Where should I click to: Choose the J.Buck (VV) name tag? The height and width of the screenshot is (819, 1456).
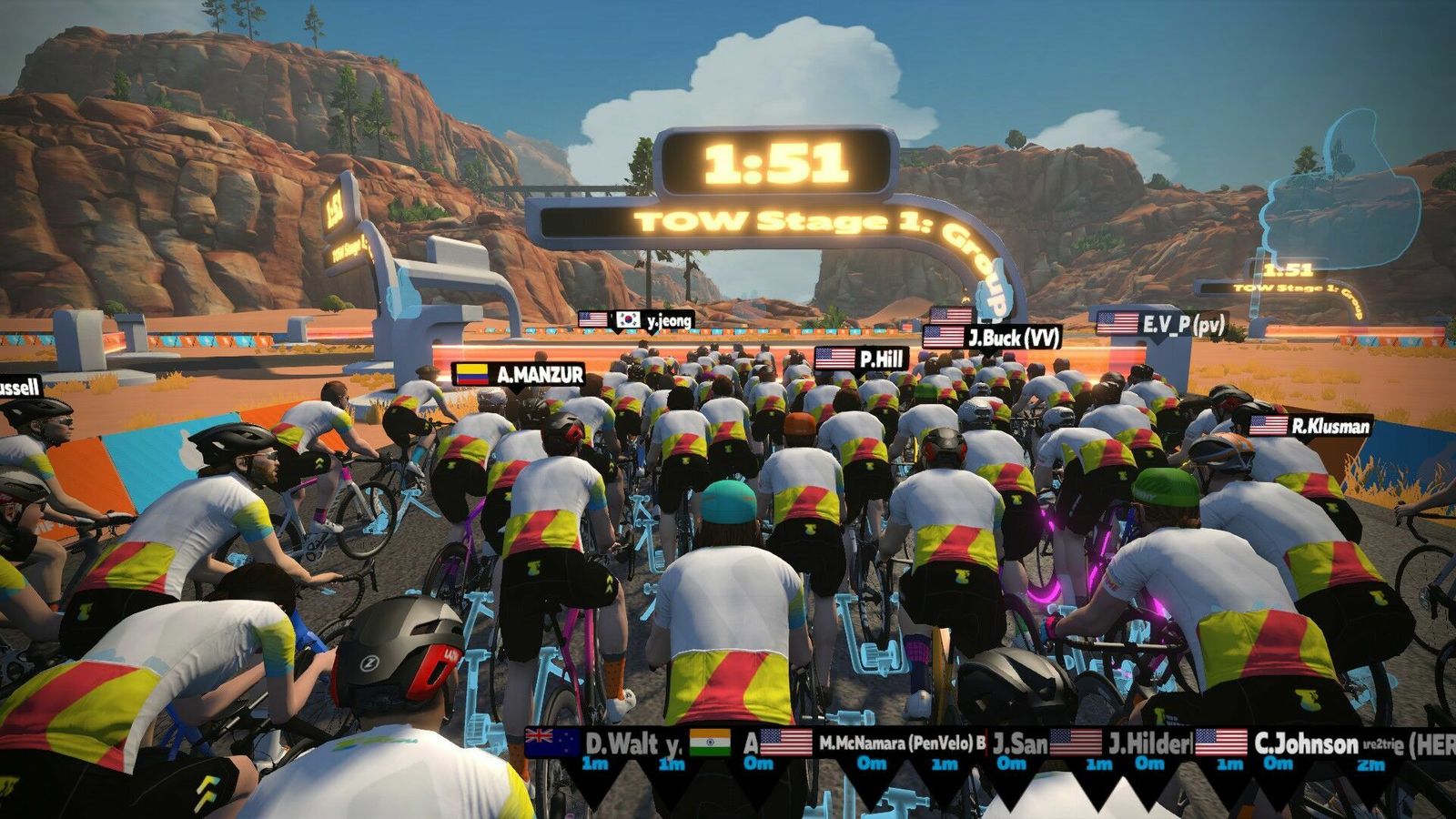[993, 338]
